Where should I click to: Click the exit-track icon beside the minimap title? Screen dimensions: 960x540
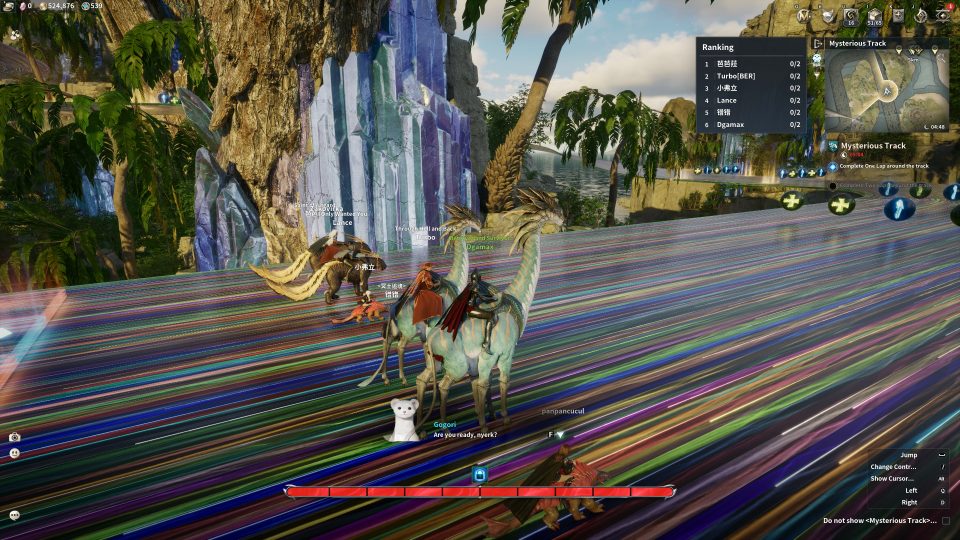818,44
